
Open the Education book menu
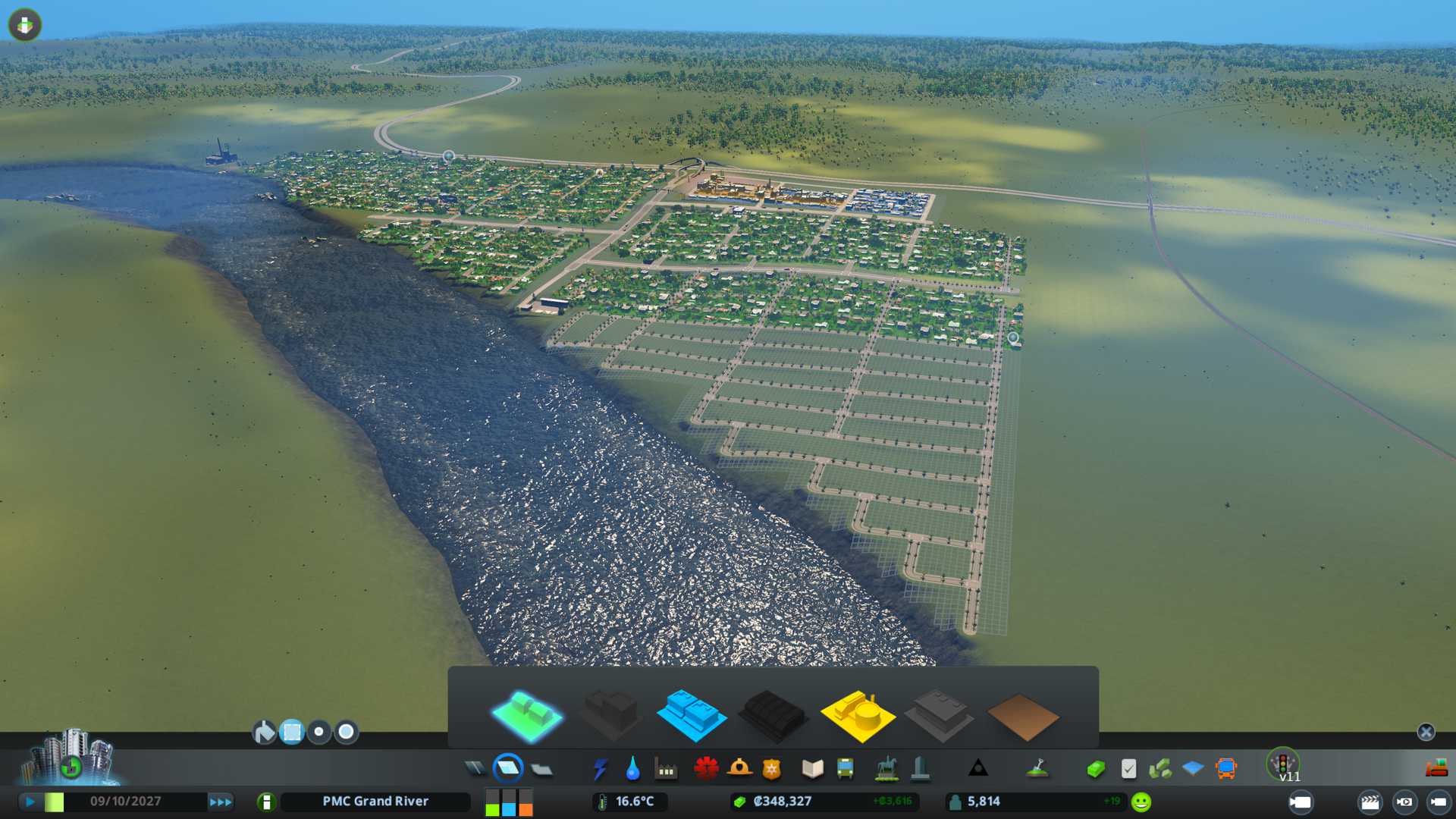click(x=812, y=769)
